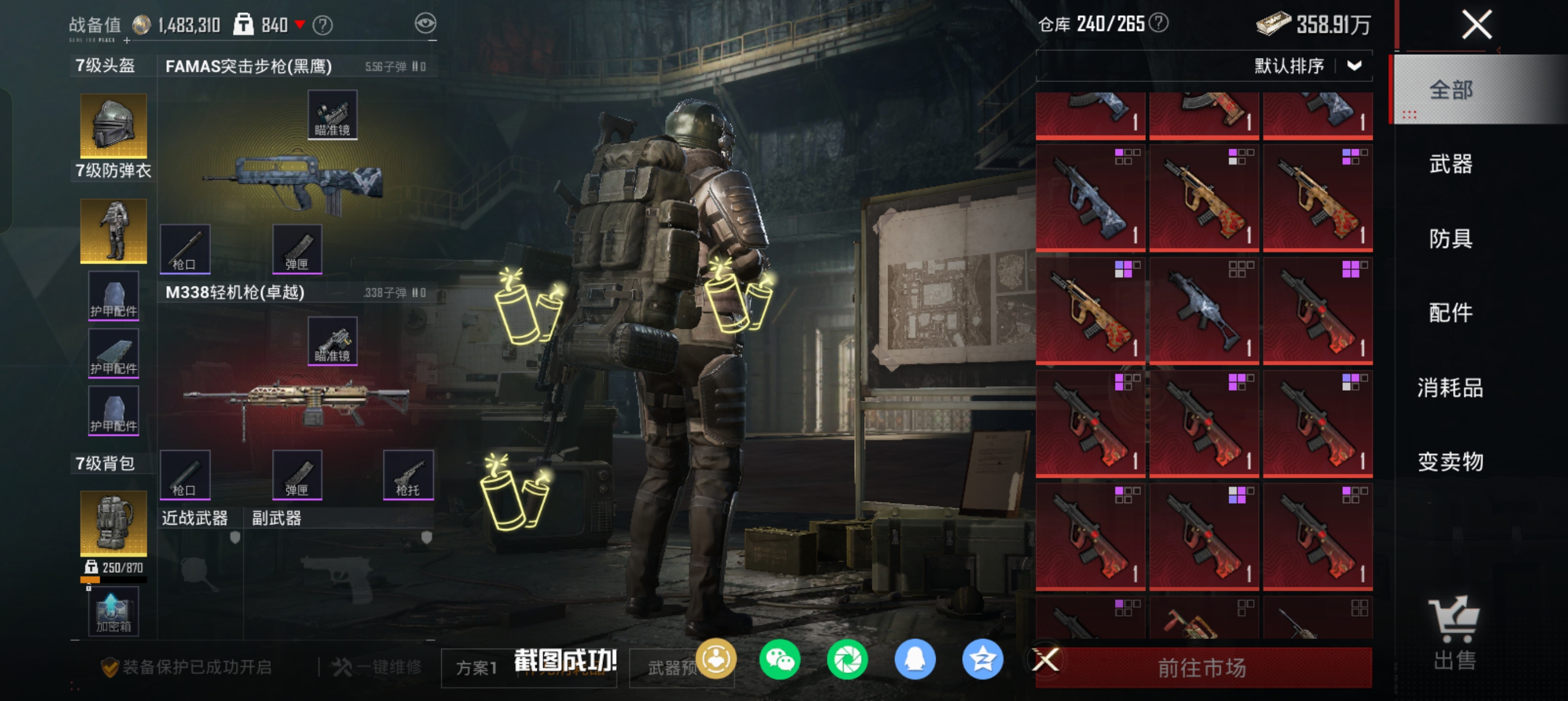1568x701 pixels.
Task: Switch to the 武器 category tab
Action: tap(1450, 165)
